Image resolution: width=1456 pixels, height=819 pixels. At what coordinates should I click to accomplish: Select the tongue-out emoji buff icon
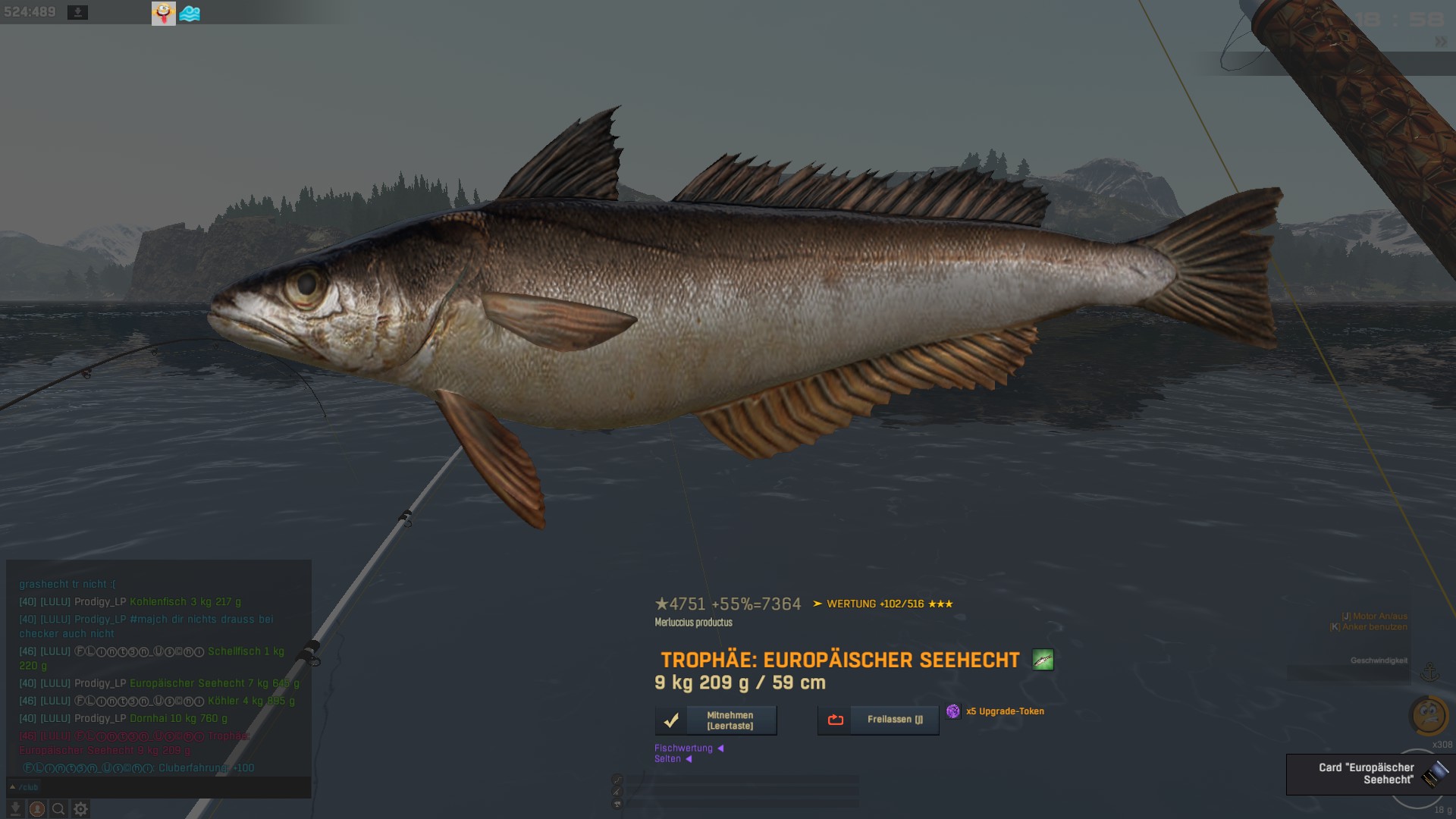pos(164,13)
